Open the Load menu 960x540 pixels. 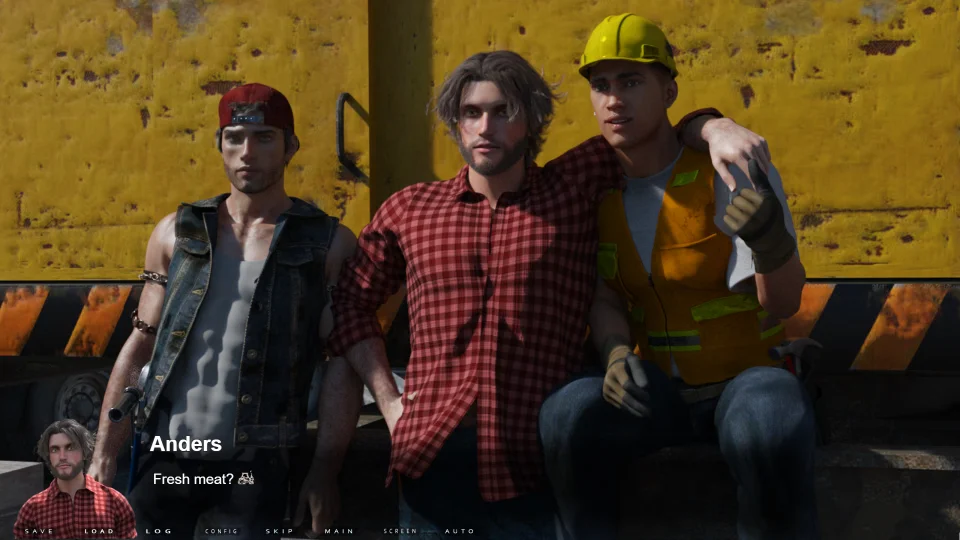click(99, 531)
